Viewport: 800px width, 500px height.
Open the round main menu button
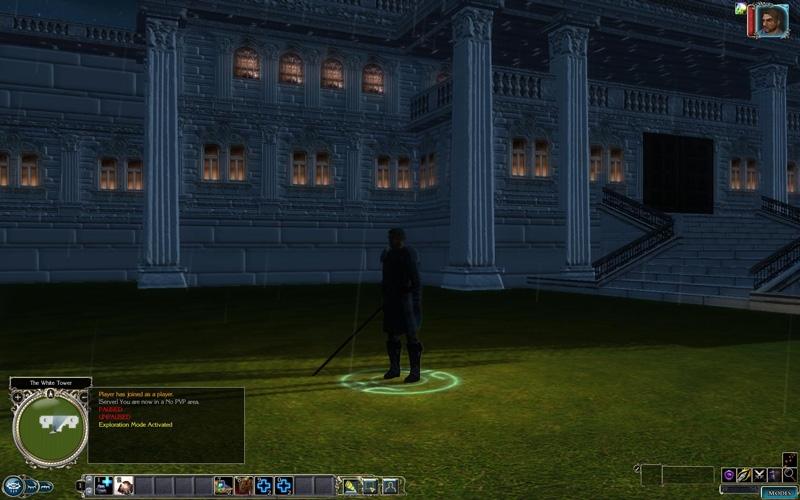(x=12, y=487)
